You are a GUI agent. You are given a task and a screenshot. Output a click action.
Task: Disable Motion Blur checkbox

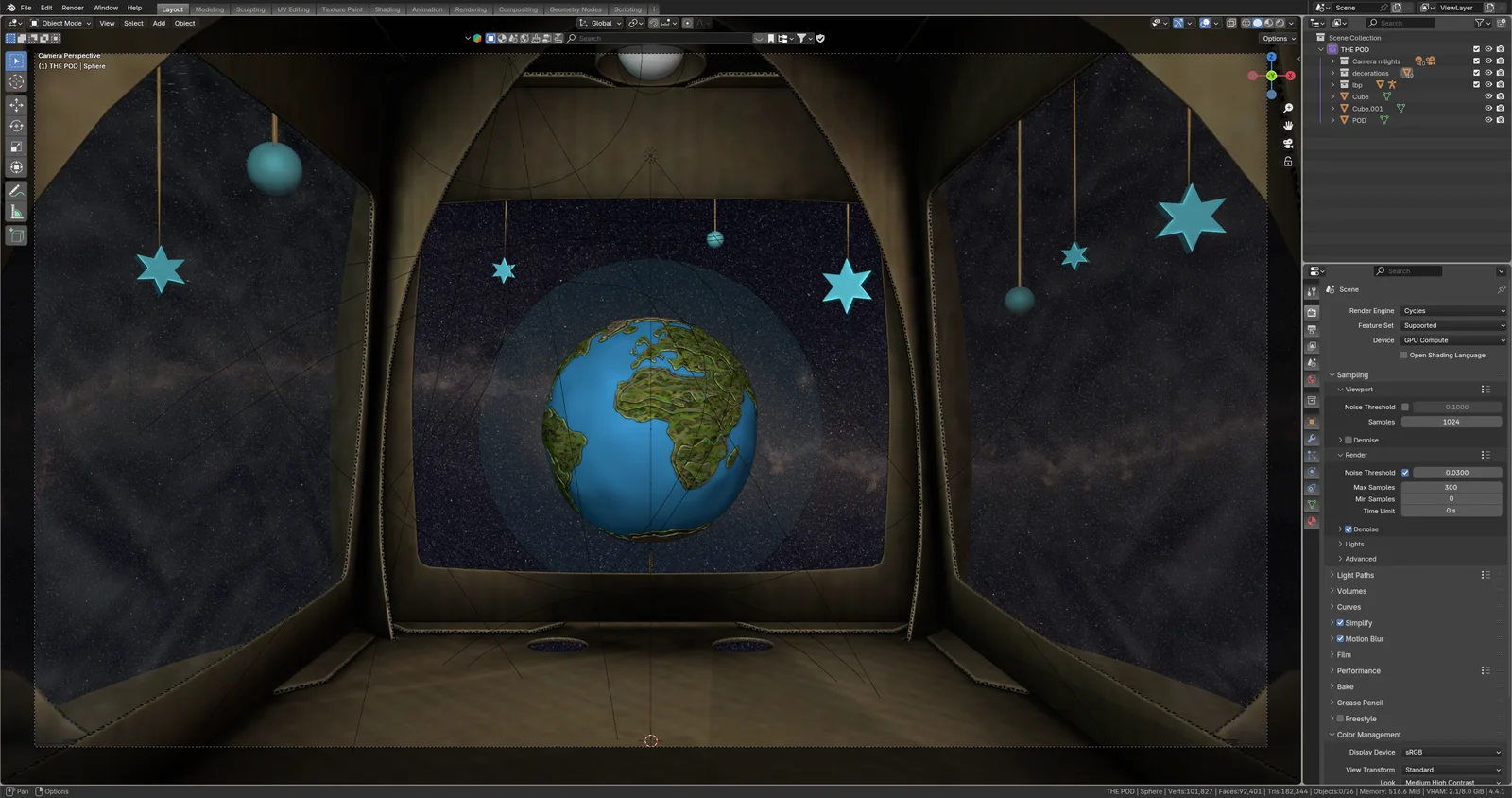click(x=1340, y=638)
